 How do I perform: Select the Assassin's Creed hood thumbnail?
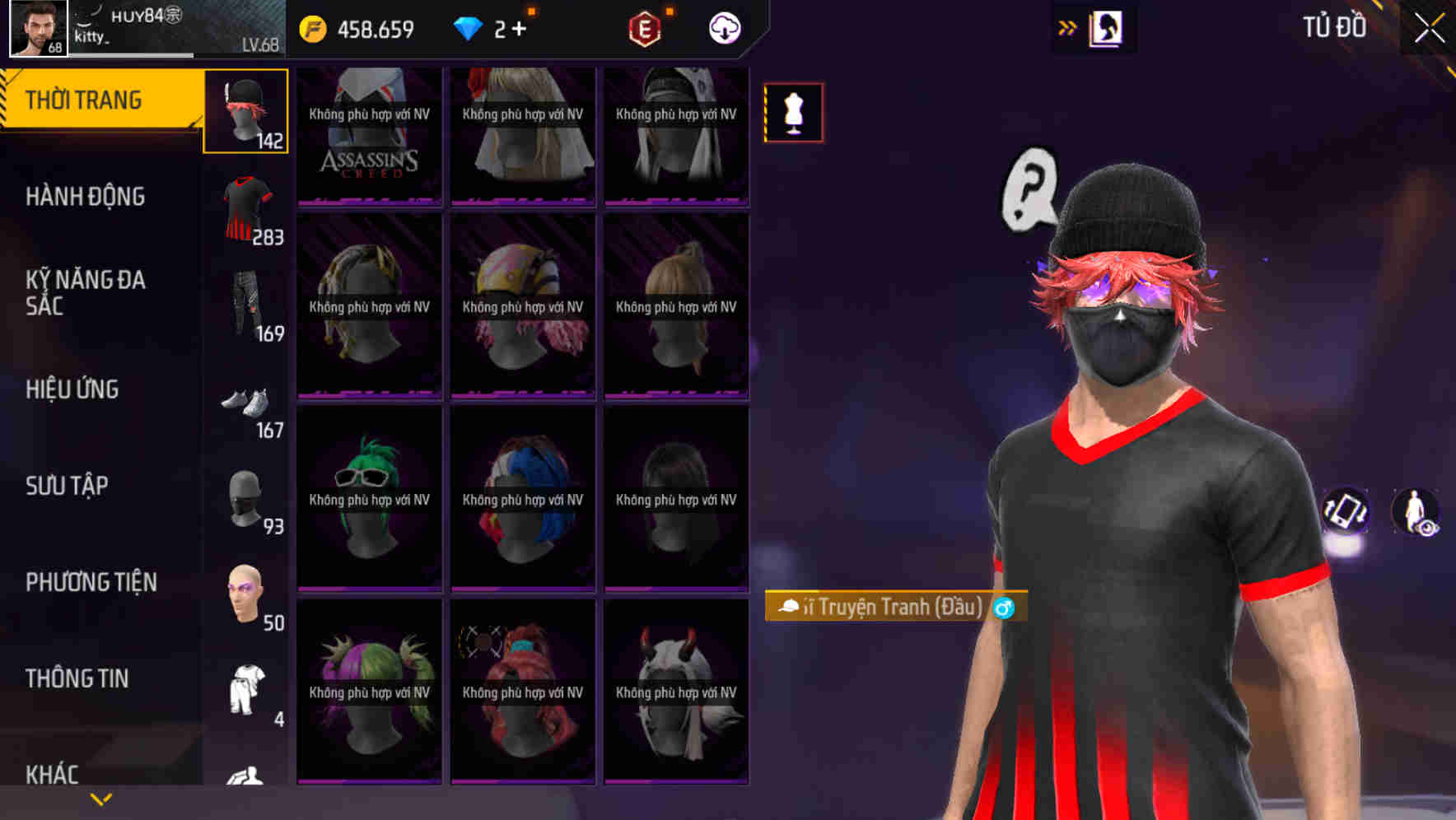click(368, 136)
